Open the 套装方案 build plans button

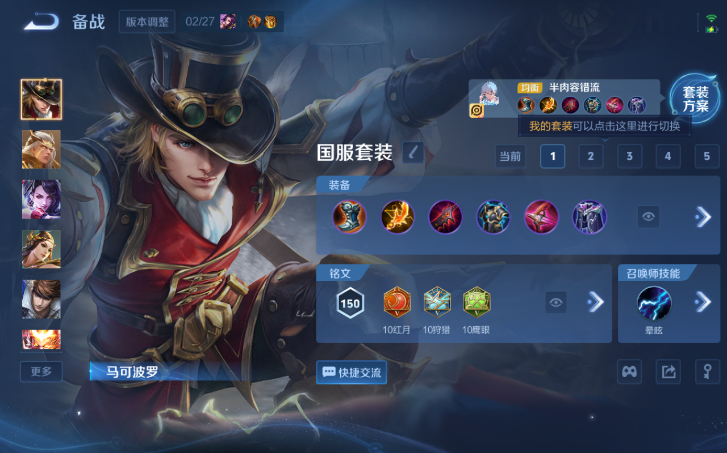[695, 98]
